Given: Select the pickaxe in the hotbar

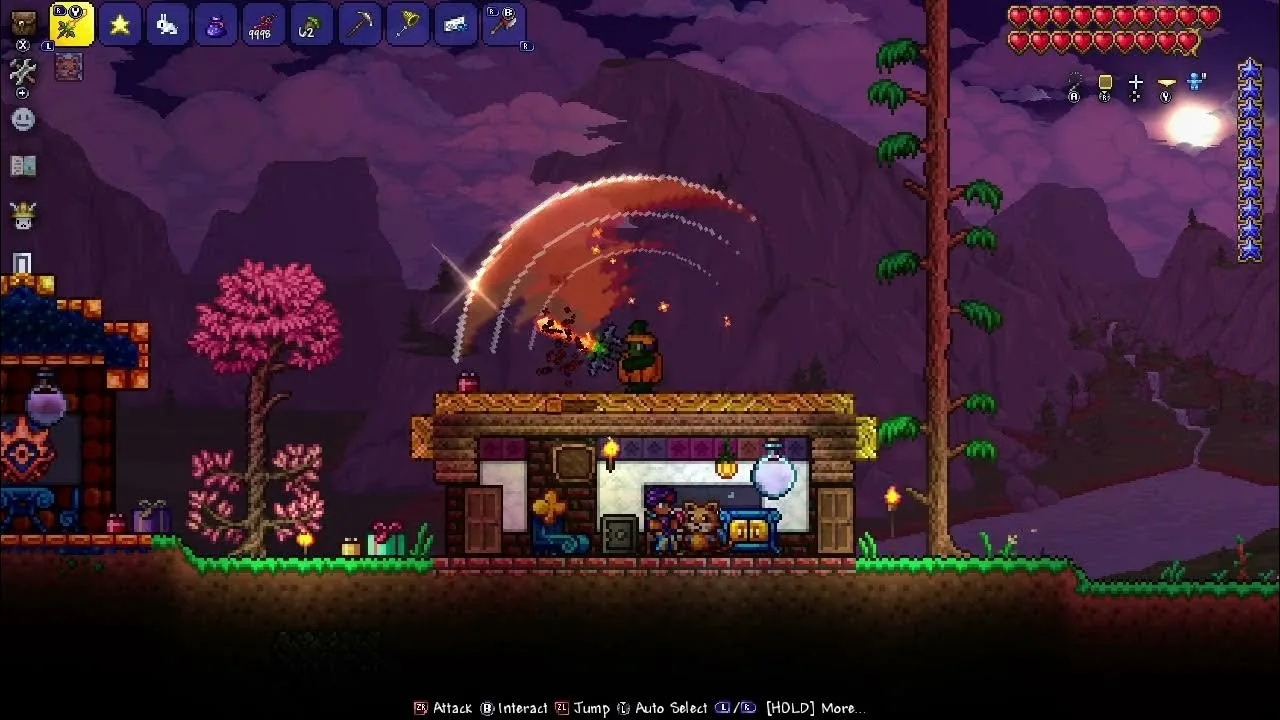Looking at the screenshot, I should point(360,23).
